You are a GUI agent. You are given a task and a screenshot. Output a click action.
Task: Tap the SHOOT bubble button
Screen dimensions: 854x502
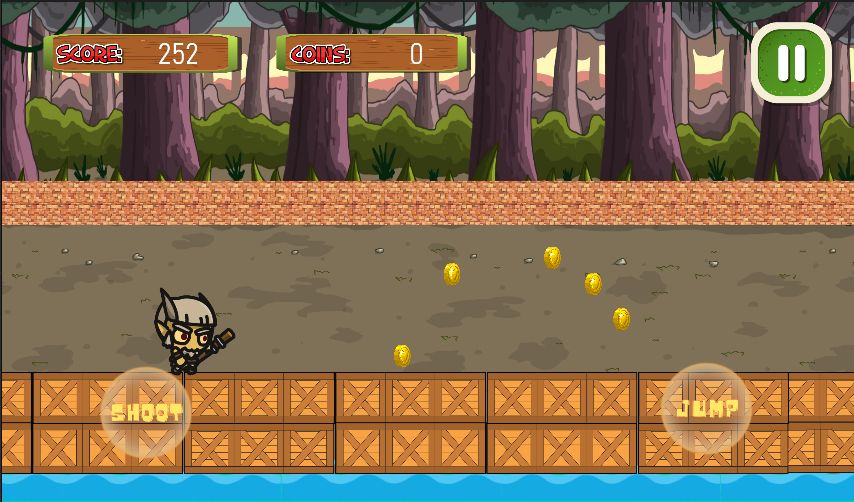(x=146, y=413)
